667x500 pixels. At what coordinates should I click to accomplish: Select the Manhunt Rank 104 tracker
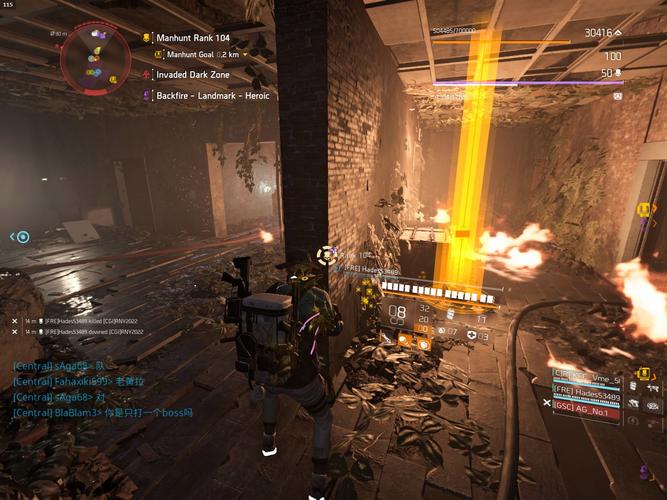(193, 38)
